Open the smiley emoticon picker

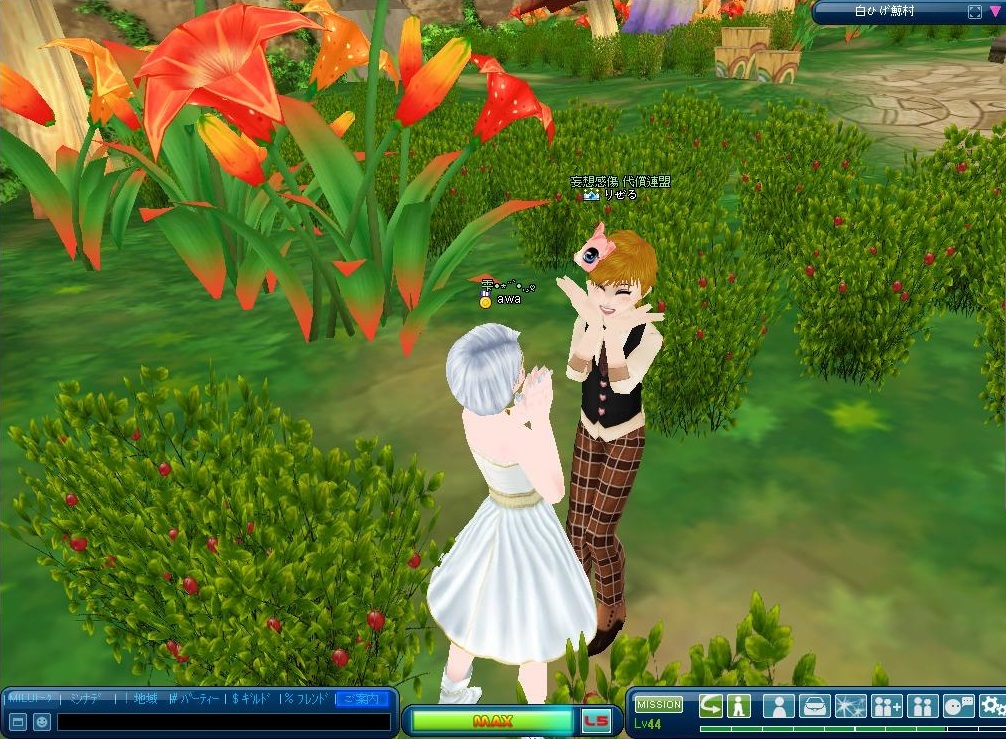(42, 721)
